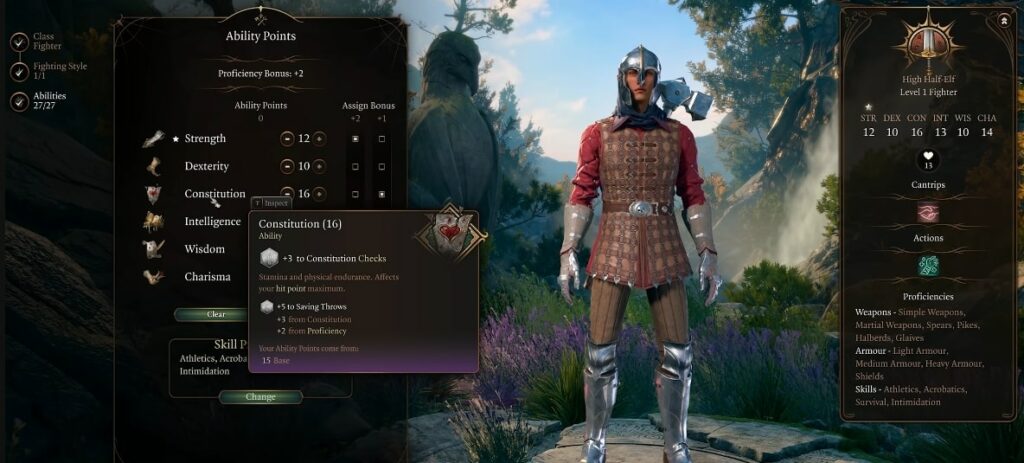Assign the +1 bonus to Dexterity
Viewport: 1024px width, 463px height.
click(x=382, y=166)
